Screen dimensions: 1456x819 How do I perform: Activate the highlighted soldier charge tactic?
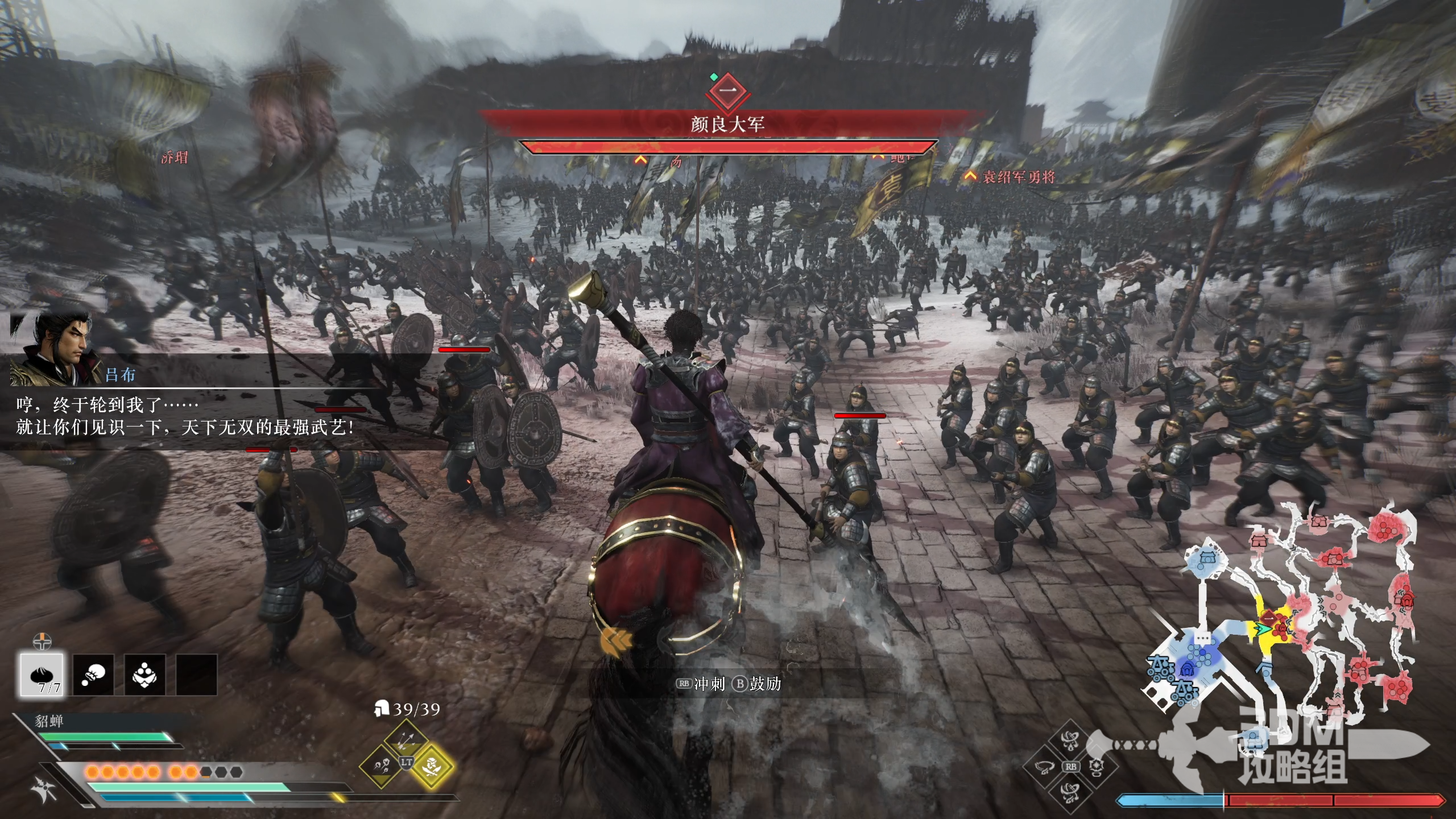pyautogui.click(x=432, y=766)
